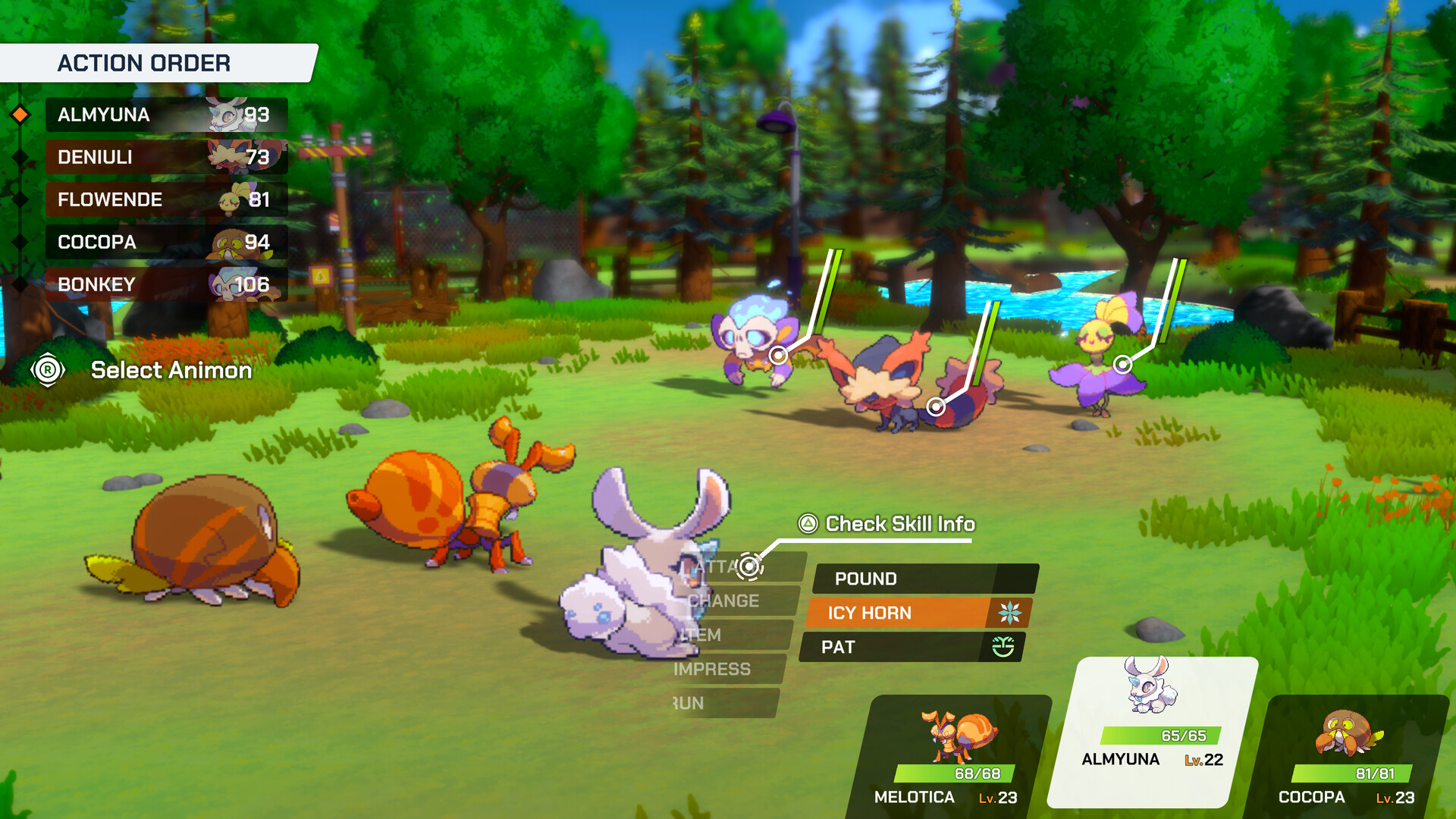Target the Deniuli enemy marker

(937, 407)
